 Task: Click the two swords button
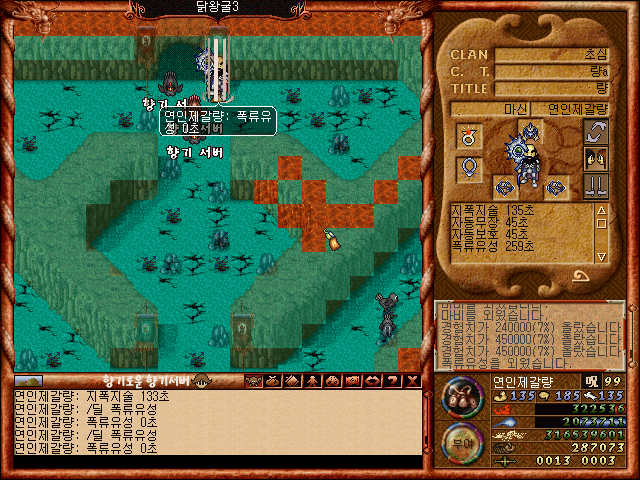(x=596, y=186)
